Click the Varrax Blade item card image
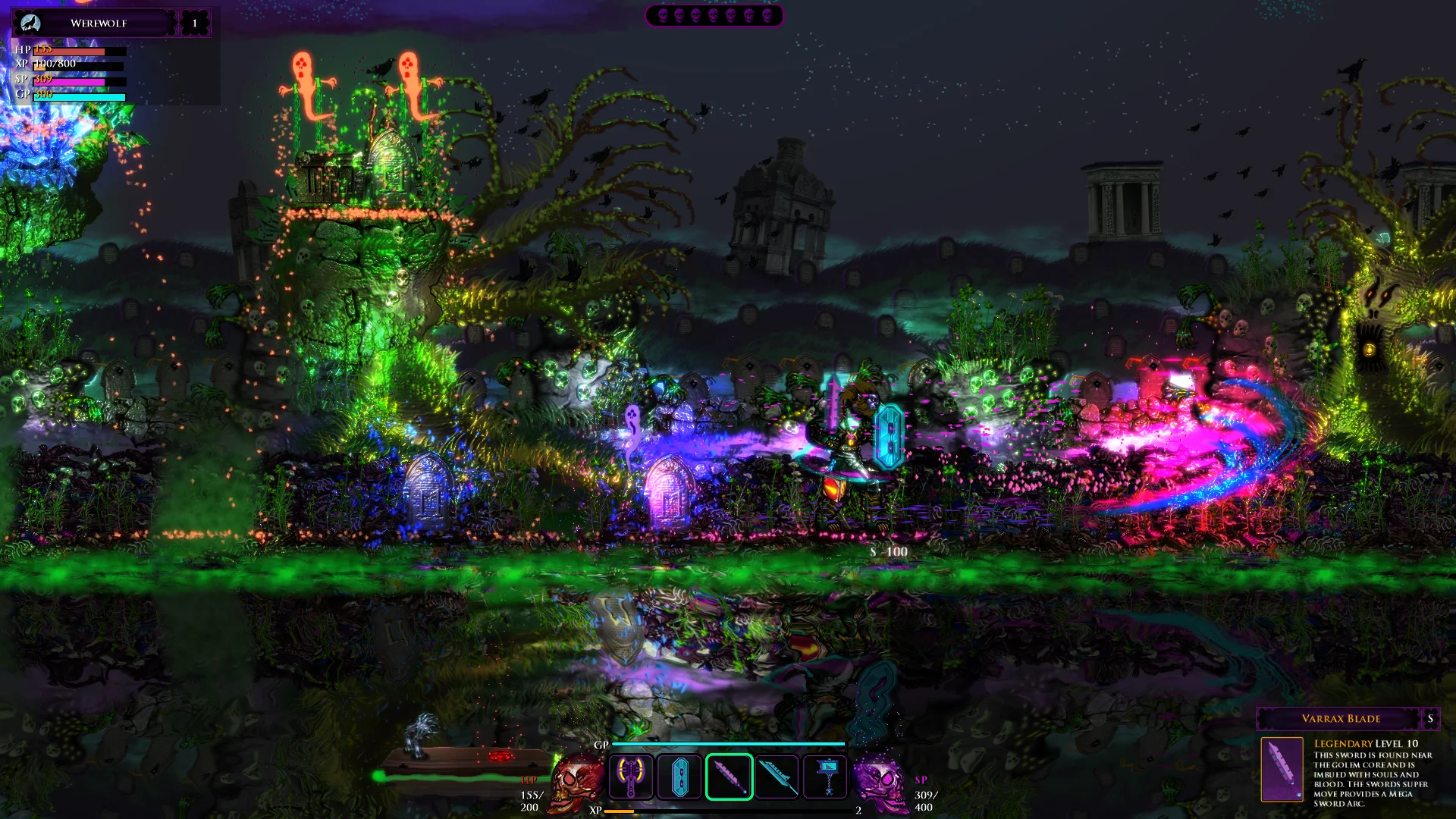 coord(1282,769)
